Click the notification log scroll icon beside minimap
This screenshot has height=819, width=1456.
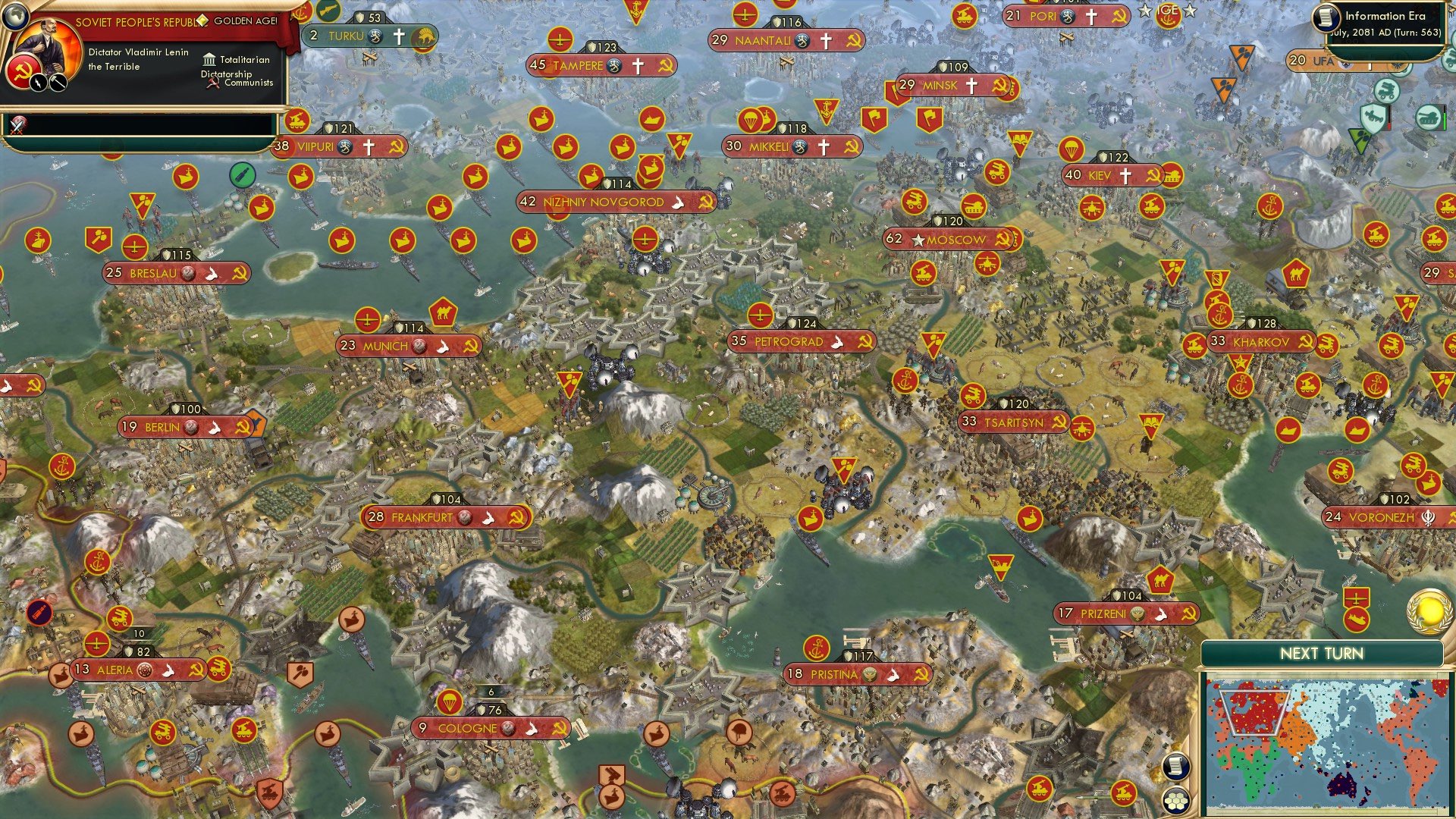click(x=1175, y=767)
